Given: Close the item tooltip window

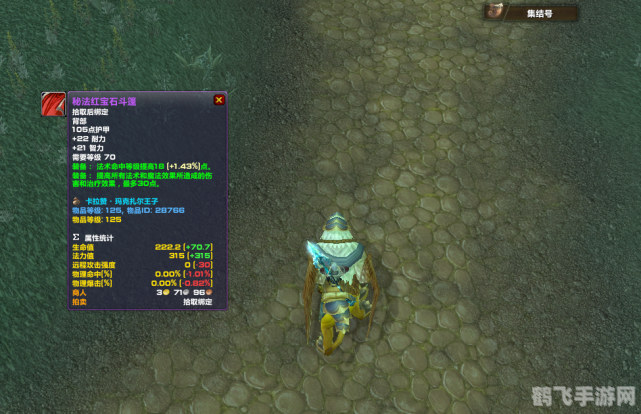Looking at the screenshot, I should tap(219, 100).
